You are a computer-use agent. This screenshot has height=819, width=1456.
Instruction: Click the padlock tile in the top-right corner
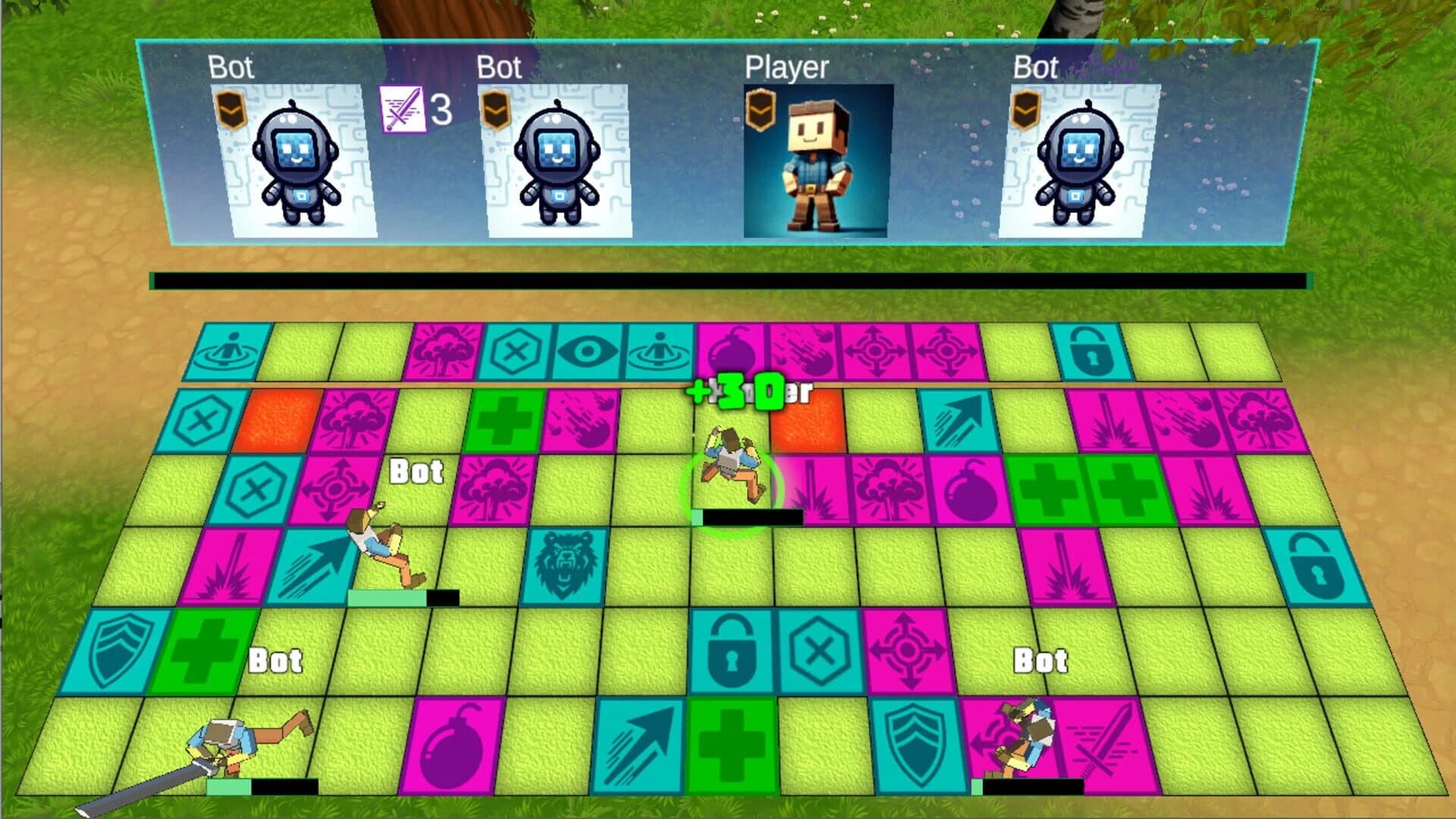[x=1092, y=350]
